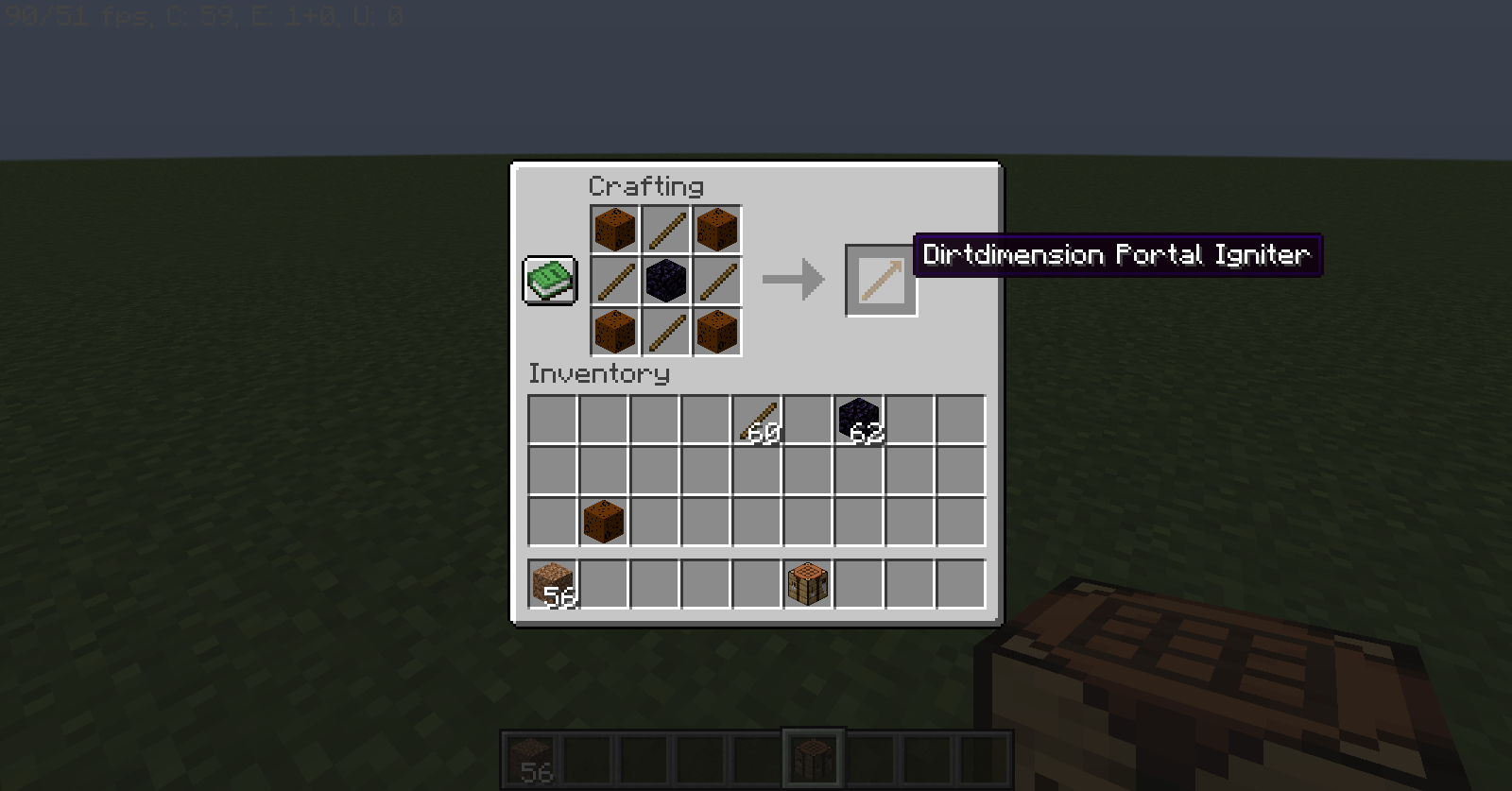1512x791 pixels.
Task: Click the crafting table in the bottom hotbar
Action: [x=813, y=757]
